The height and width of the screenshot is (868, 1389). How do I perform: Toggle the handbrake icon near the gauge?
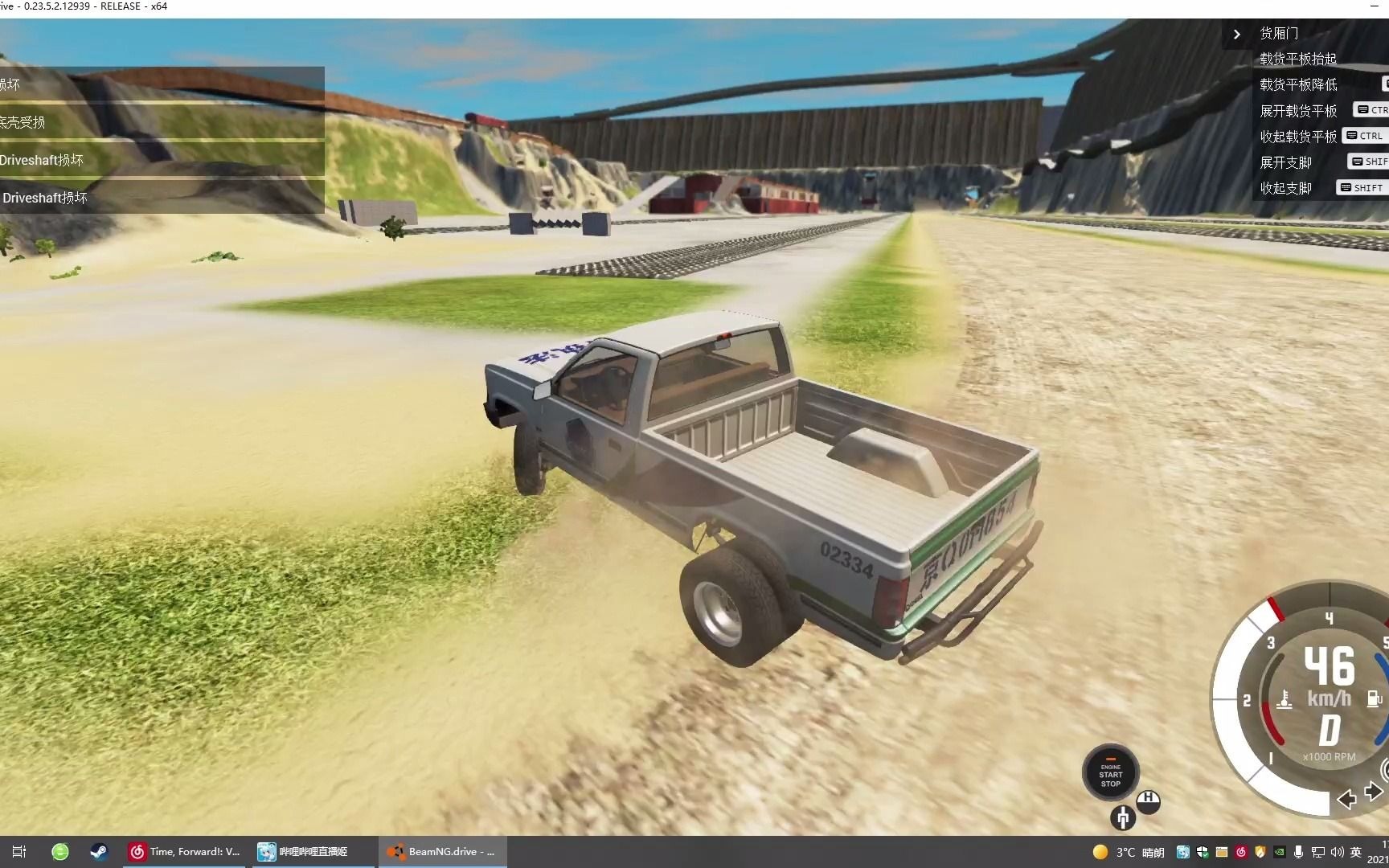point(1123,818)
